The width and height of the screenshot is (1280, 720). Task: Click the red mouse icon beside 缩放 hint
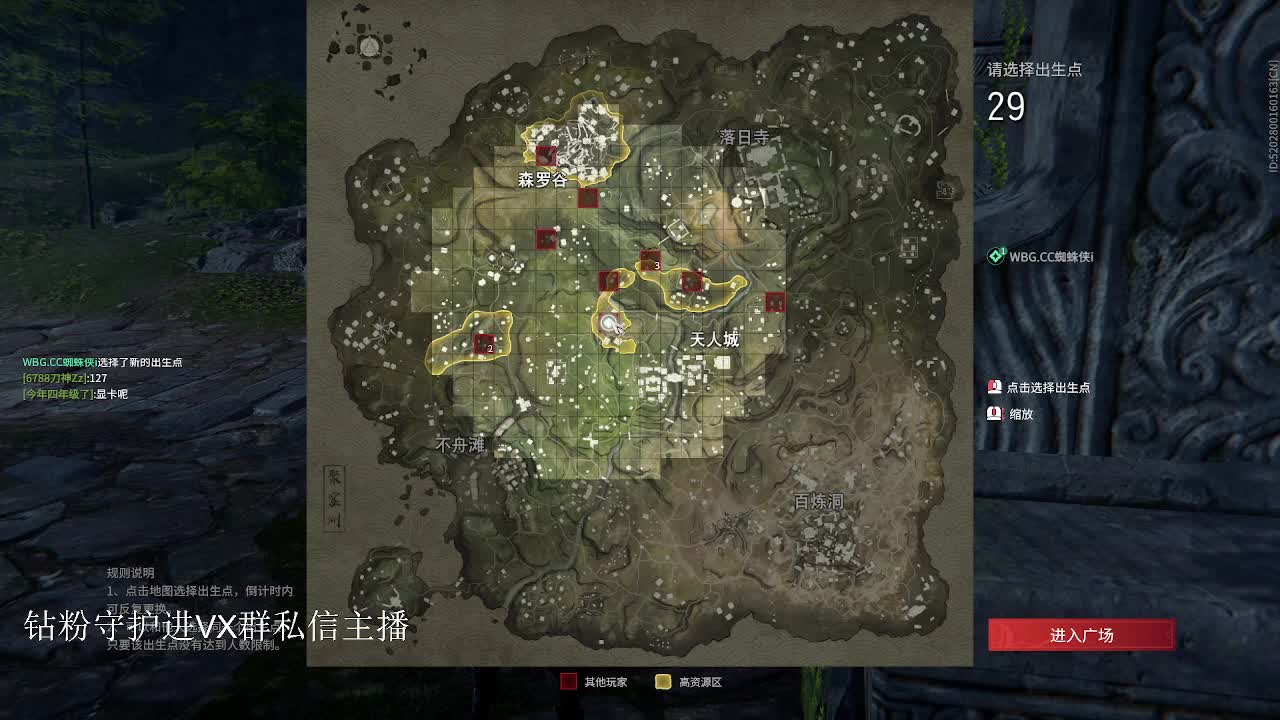[995, 412]
